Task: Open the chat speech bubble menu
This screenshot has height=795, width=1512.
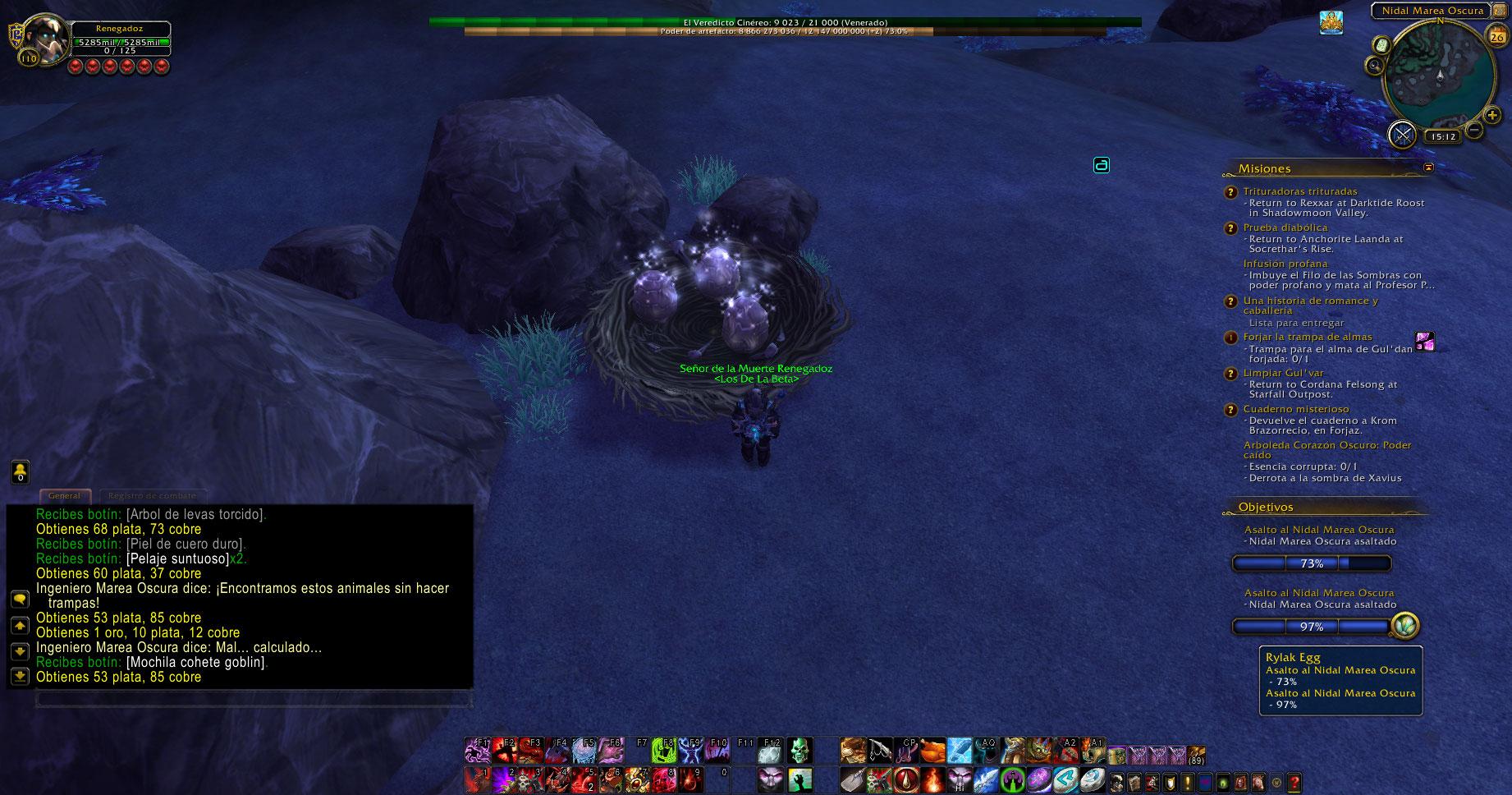Action: tap(20, 600)
